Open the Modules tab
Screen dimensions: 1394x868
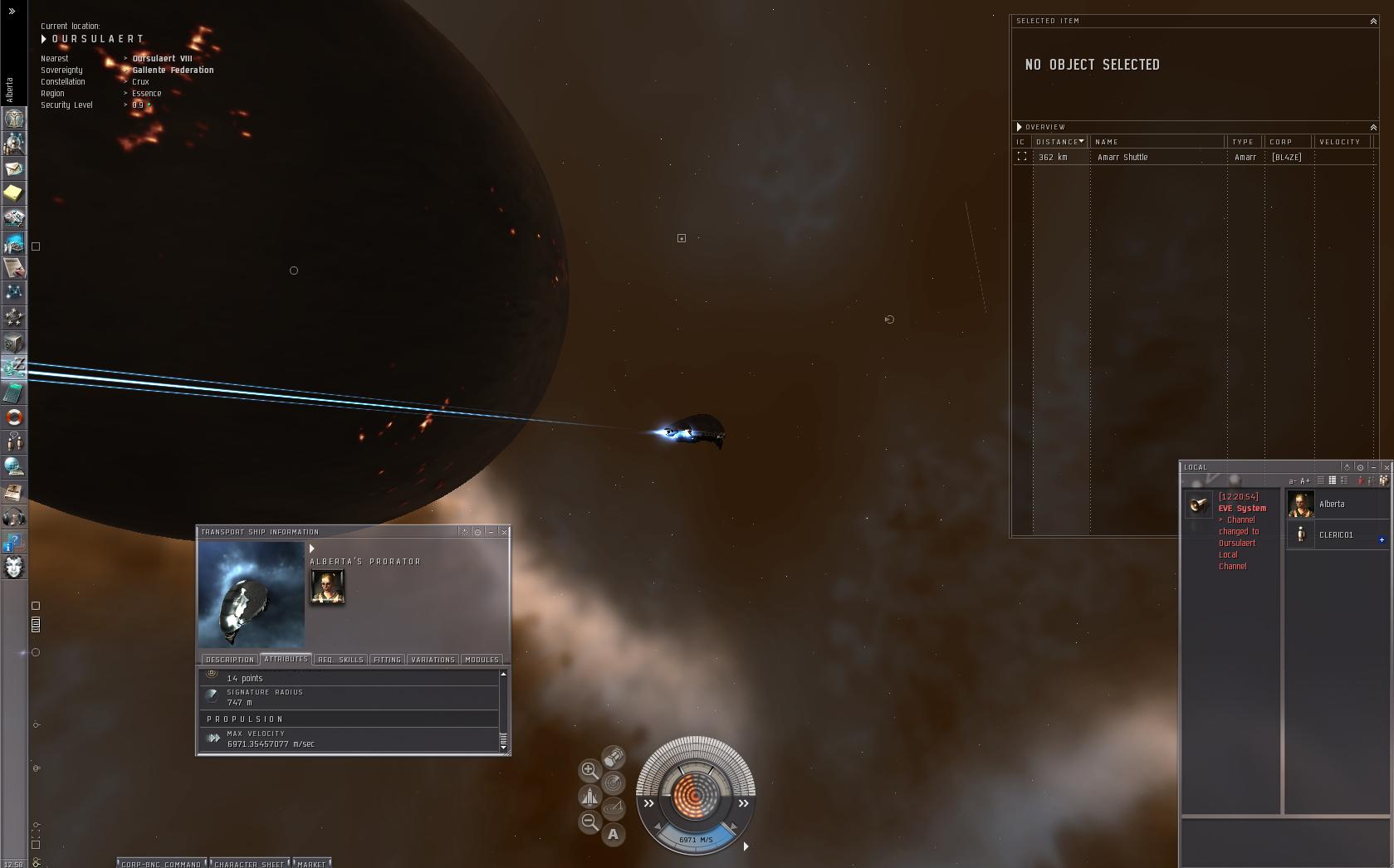482,660
